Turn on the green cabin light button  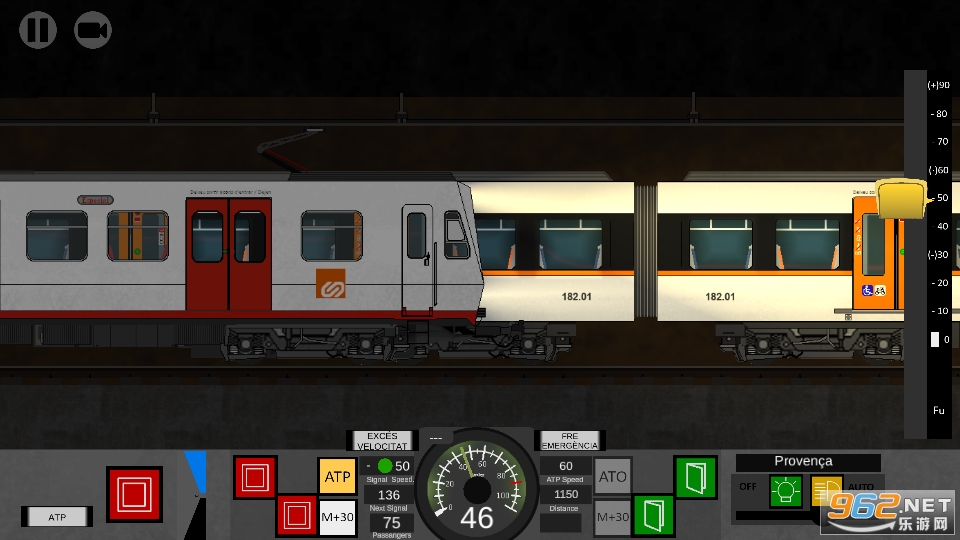pyautogui.click(x=785, y=491)
